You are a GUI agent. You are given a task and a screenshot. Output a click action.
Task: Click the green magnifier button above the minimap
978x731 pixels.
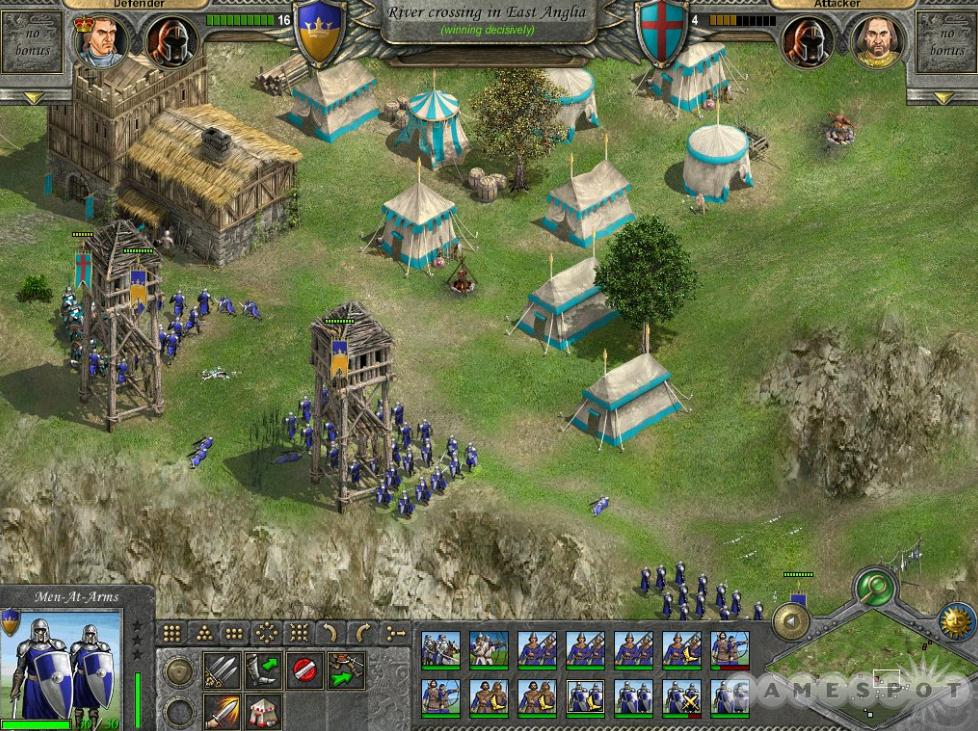point(876,587)
